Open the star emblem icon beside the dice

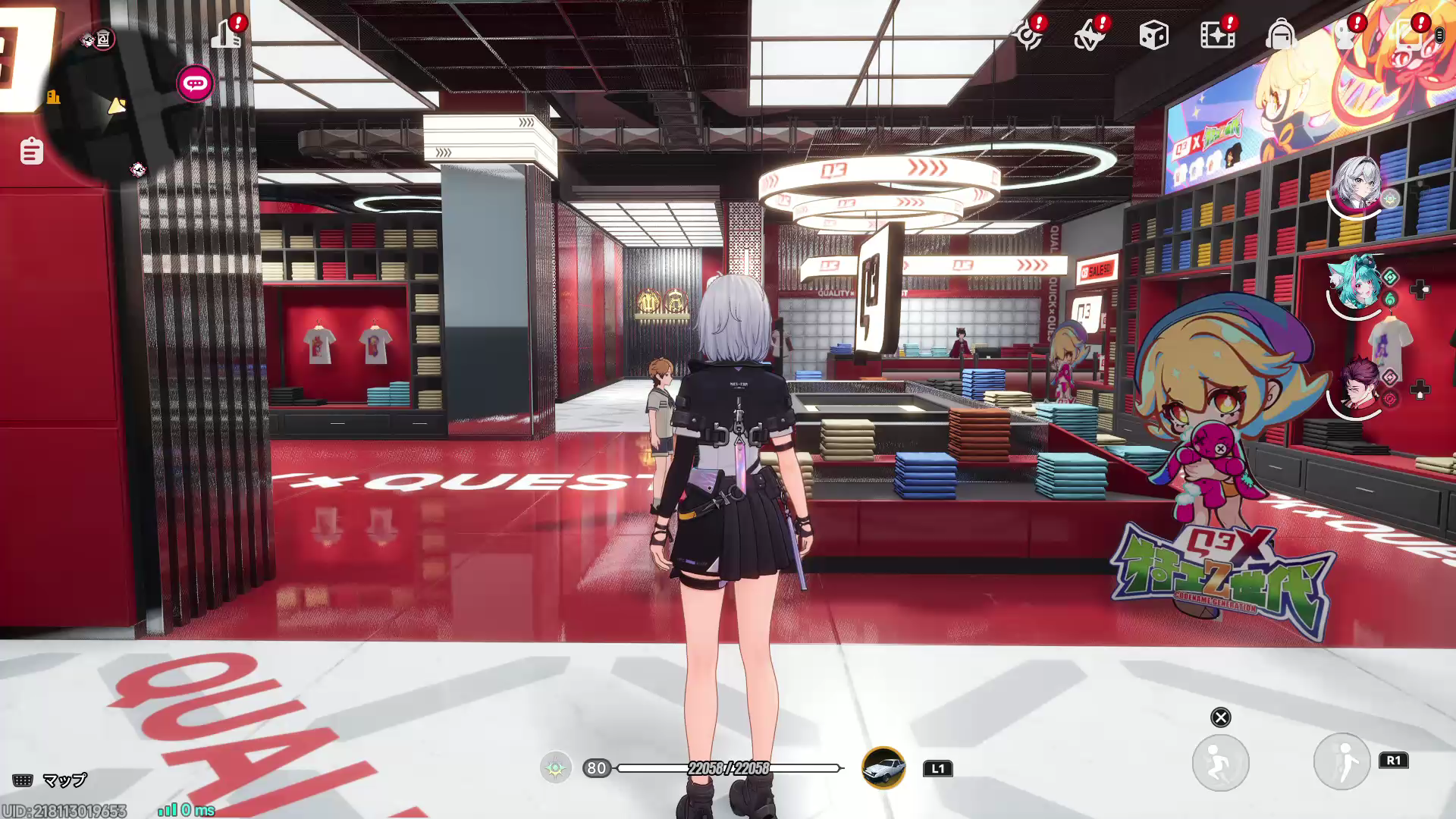tap(1090, 35)
